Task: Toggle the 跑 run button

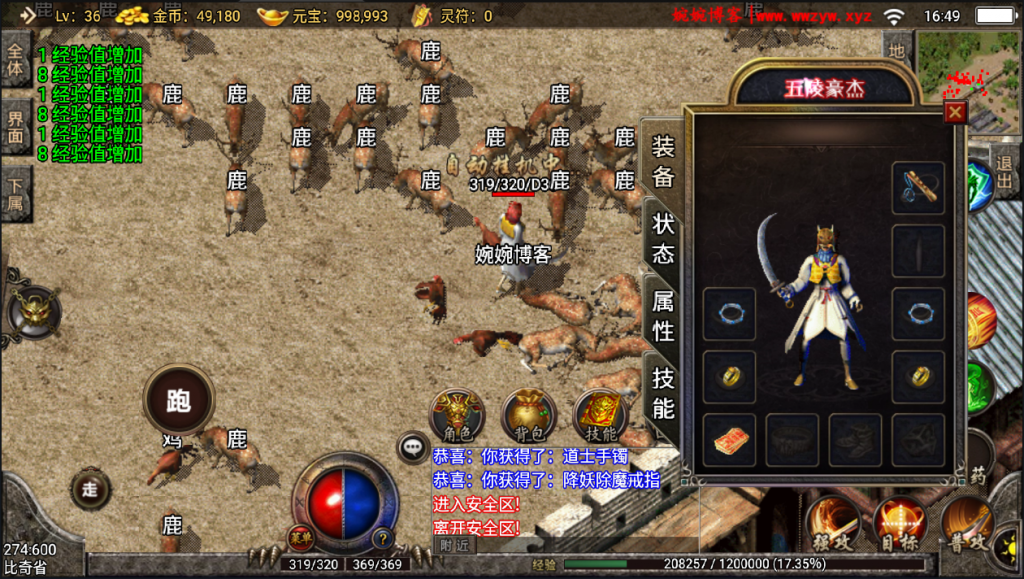Action: click(x=178, y=400)
